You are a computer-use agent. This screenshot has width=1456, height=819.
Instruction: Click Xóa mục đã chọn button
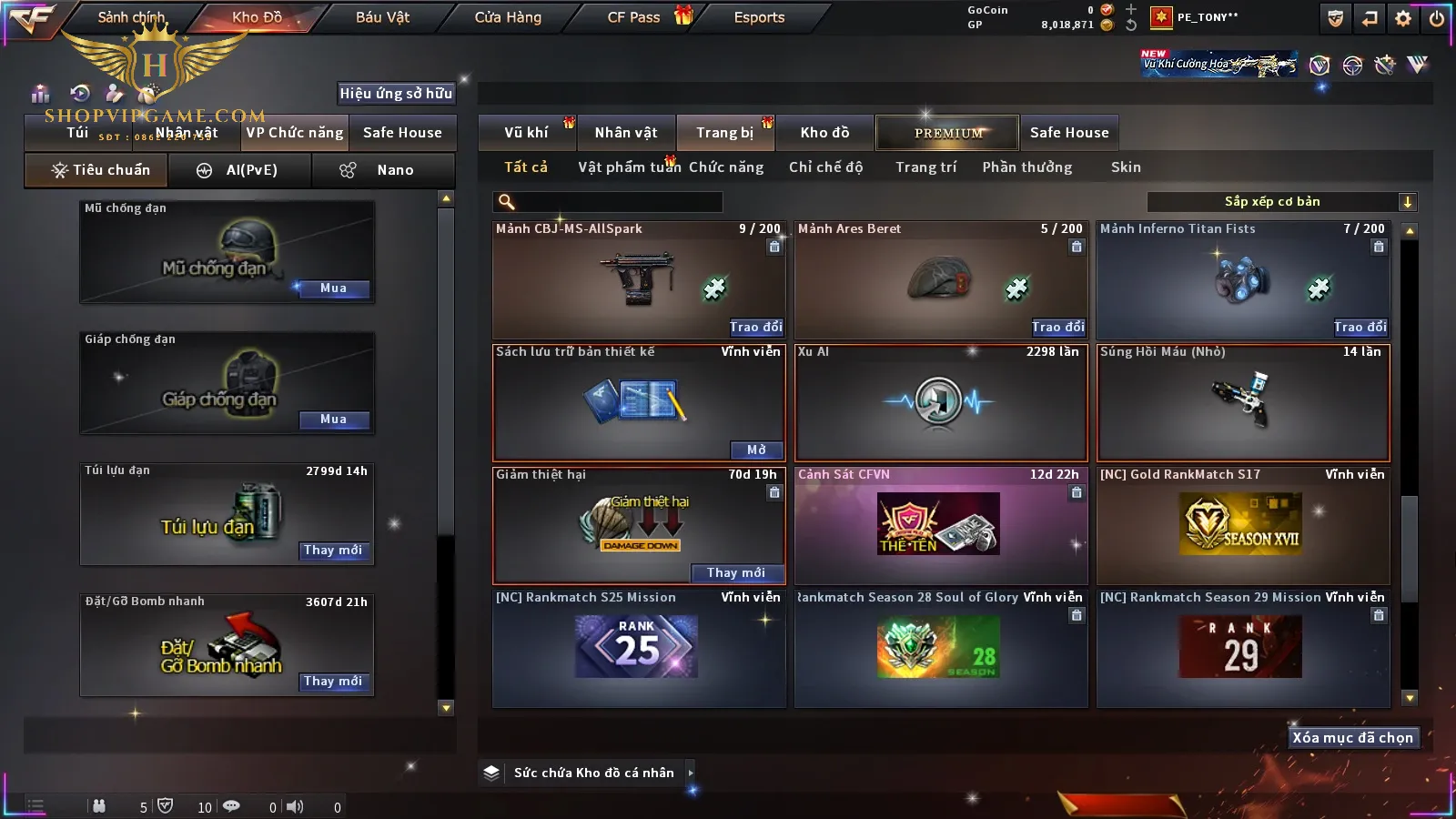[1352, 738]
